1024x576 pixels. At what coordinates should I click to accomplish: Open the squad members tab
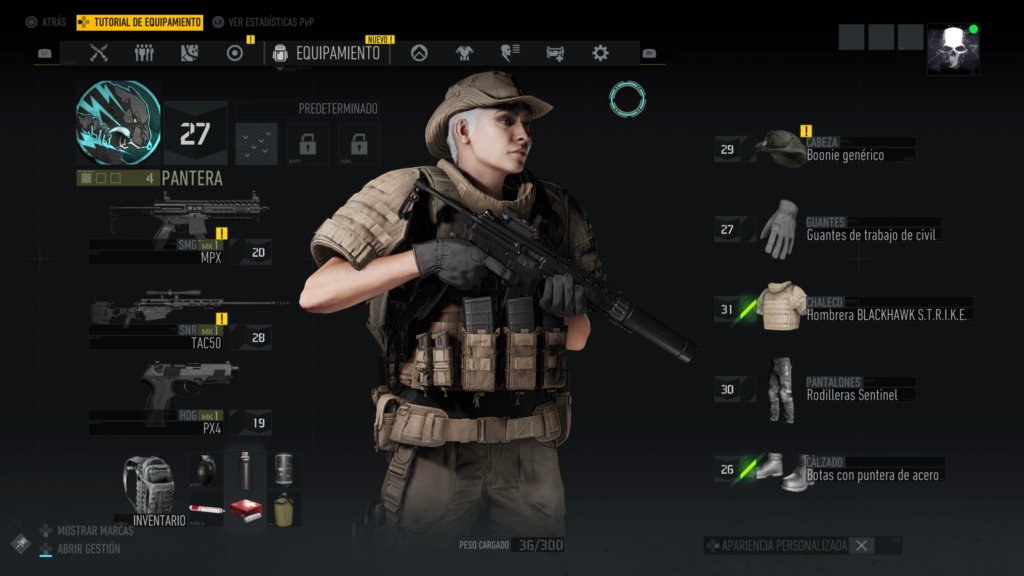pyautogui.click(x=144, y=53)
